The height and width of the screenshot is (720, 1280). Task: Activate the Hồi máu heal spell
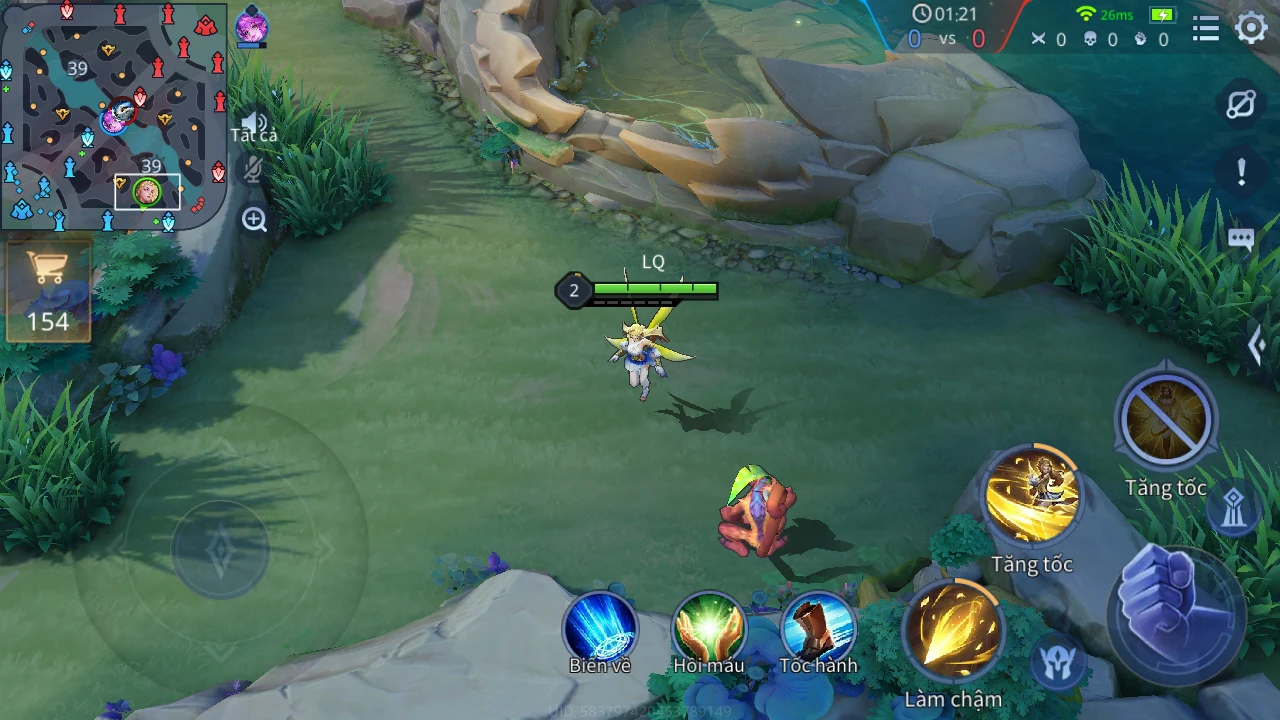pos(709,627)
